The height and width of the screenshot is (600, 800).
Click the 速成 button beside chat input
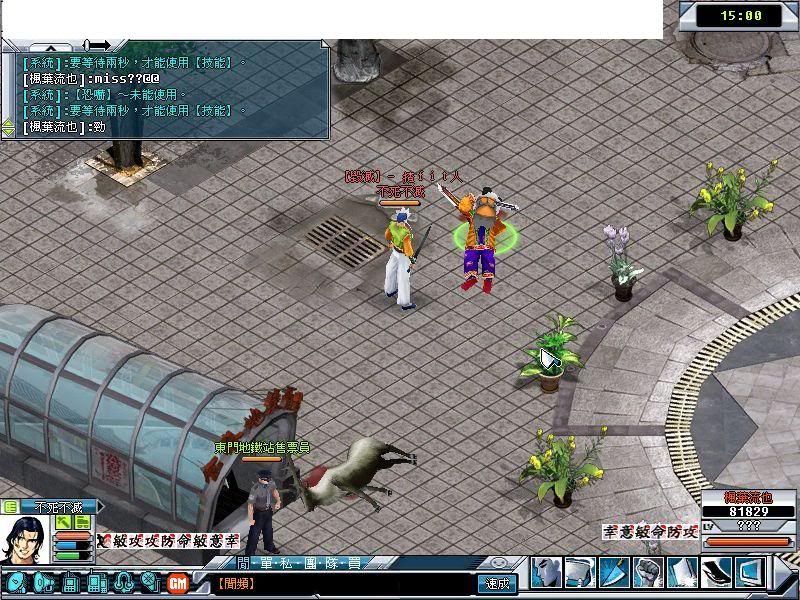[497, 583]
